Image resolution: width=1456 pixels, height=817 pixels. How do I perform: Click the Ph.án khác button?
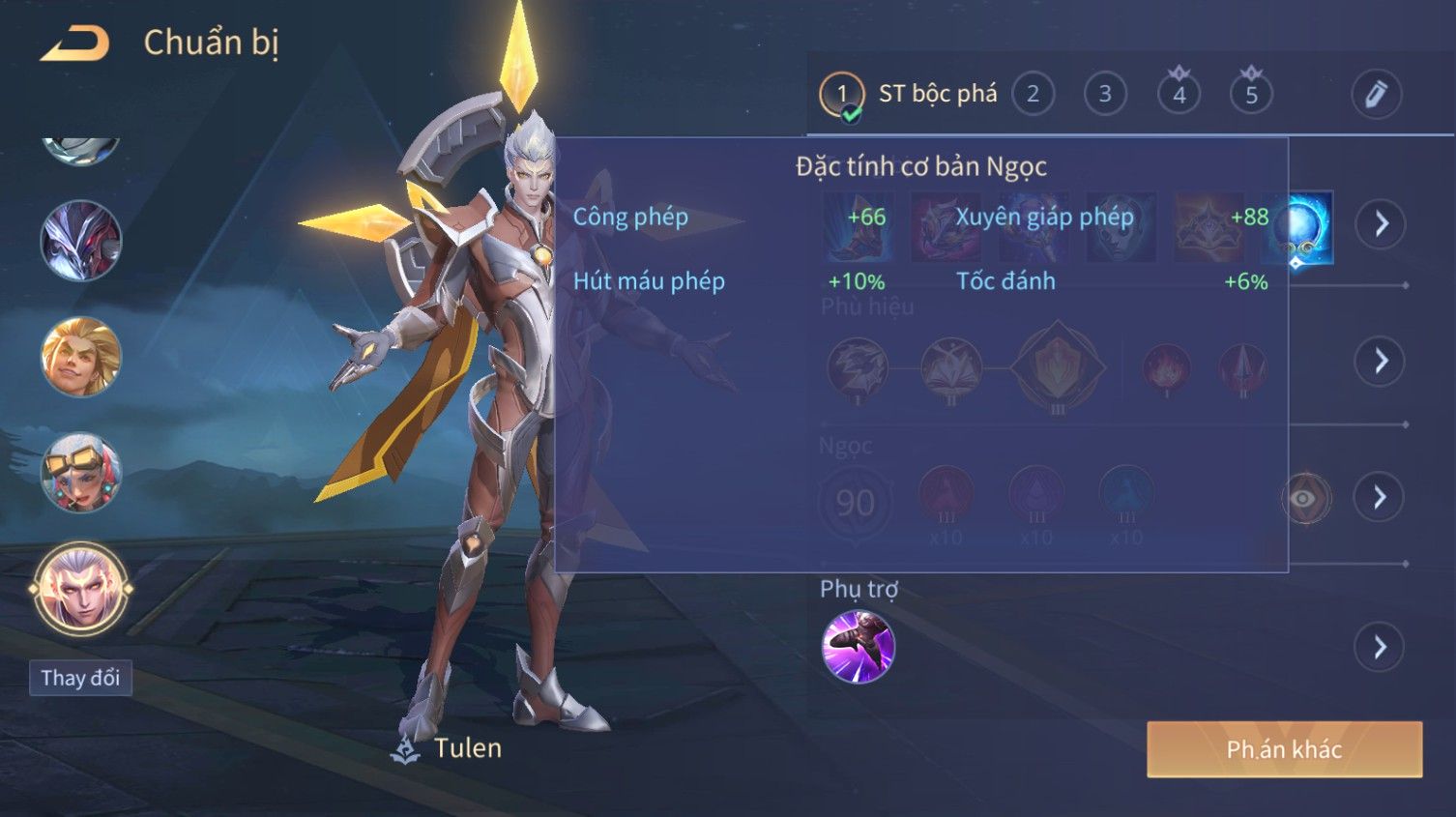point(1284,749)
